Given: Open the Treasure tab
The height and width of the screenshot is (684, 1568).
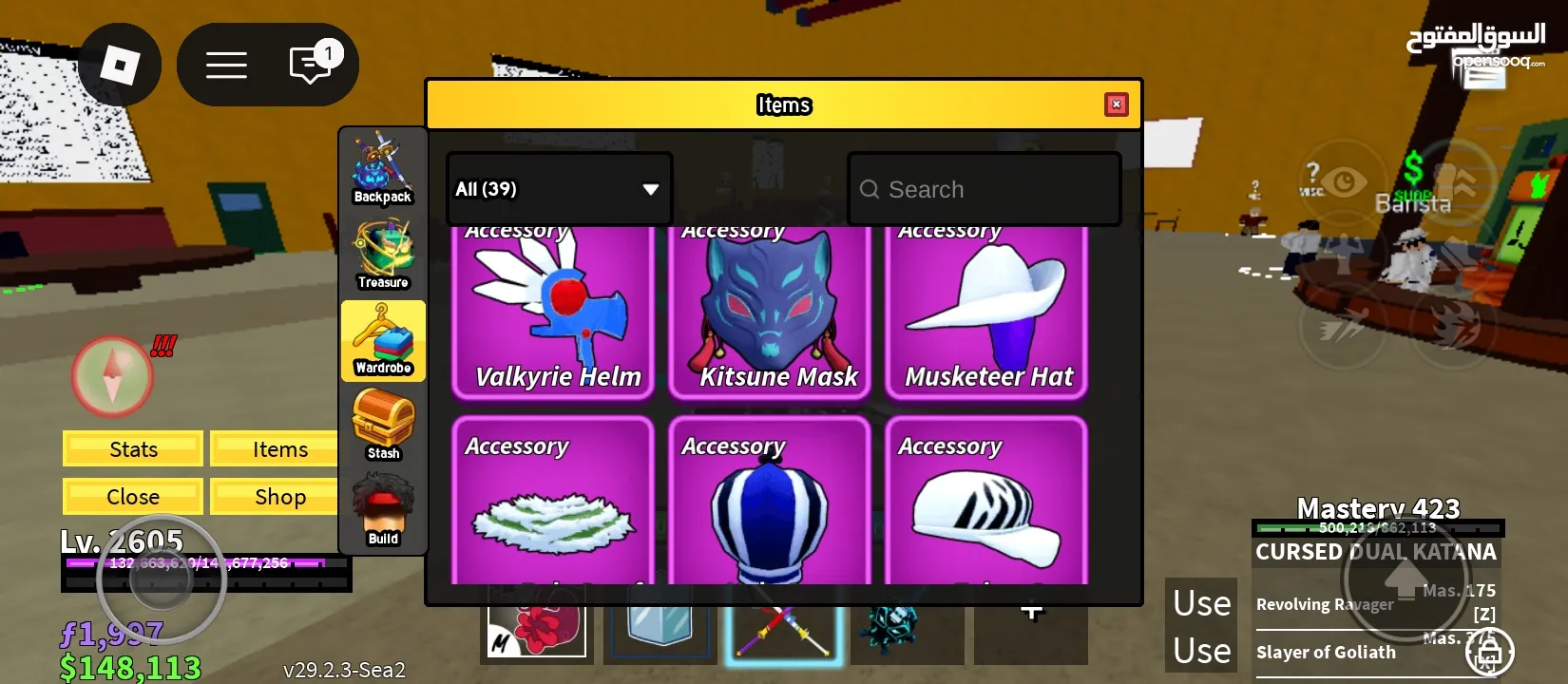Looking at the screenshot, I should click(x=383, y=254).
